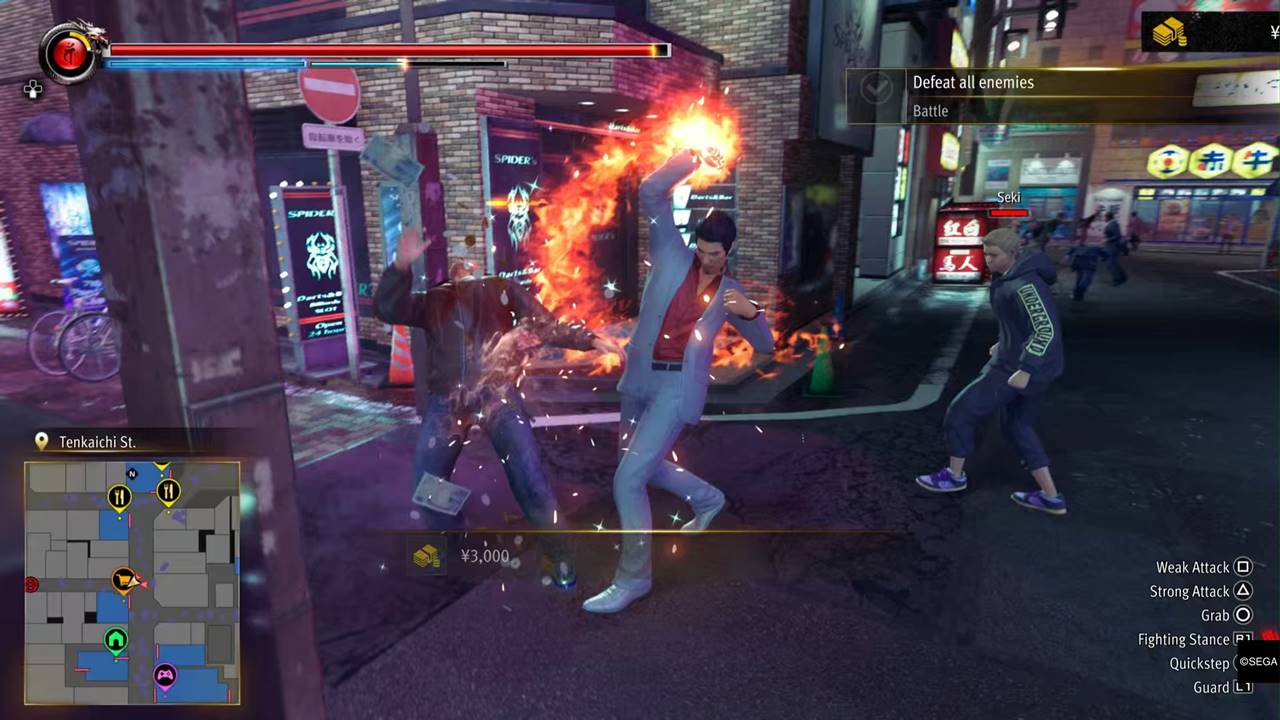This screenshot has width=1280, height=720.
Task: Click the gold yen money icon
Action: pyautogui.click(x=1168, y=33)
